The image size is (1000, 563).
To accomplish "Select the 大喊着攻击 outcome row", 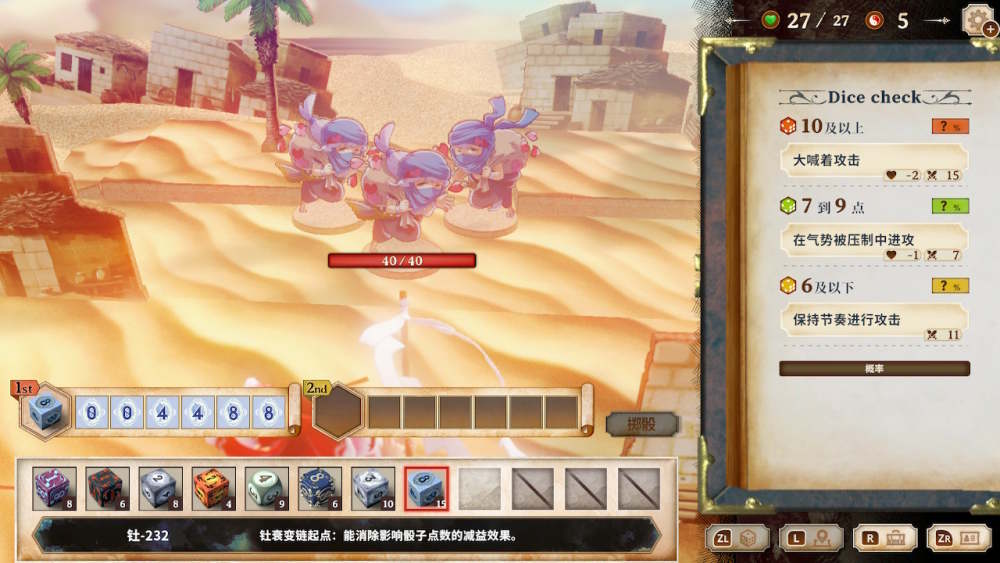I will pyautogui.click(x=874, y=161).
